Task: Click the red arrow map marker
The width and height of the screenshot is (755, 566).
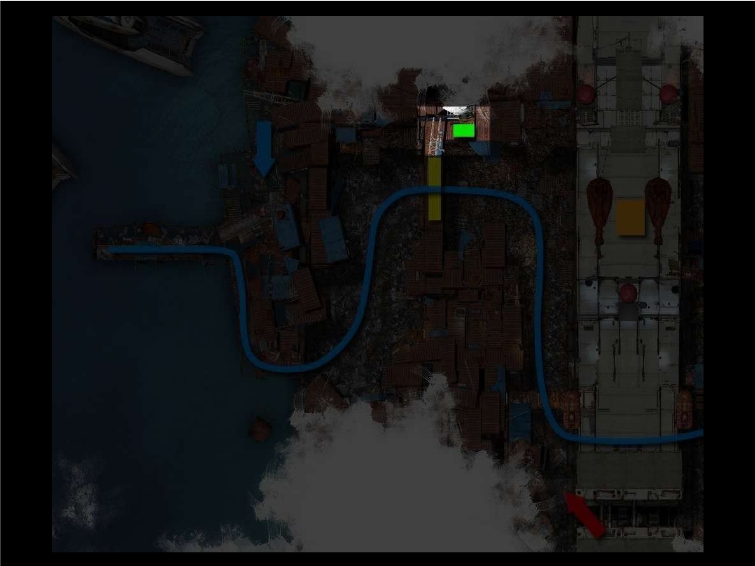Action: 585,512
